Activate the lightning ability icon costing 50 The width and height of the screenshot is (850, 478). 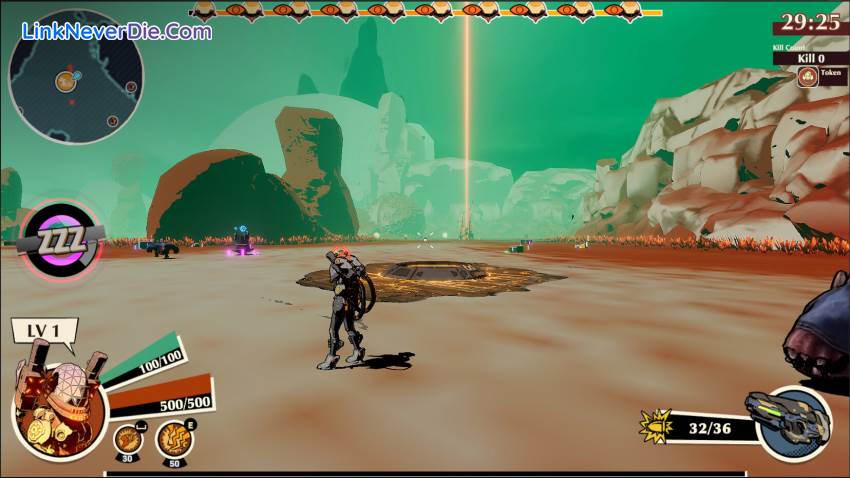[x=173, y=437]
